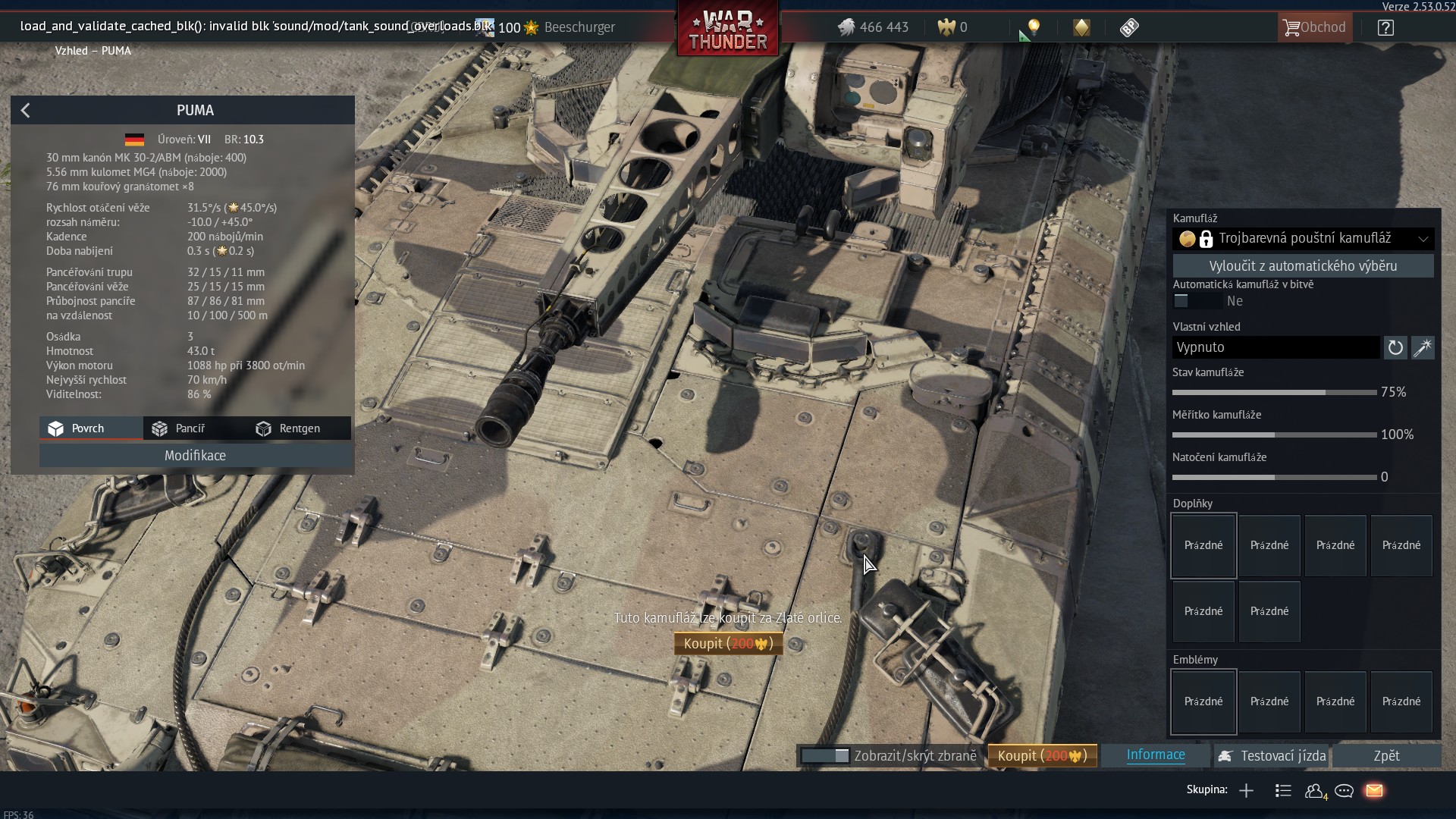This screenshot has width=1456, height=819.
Task: Start a Testovací jízda test drive
Action: point(1271,756)
